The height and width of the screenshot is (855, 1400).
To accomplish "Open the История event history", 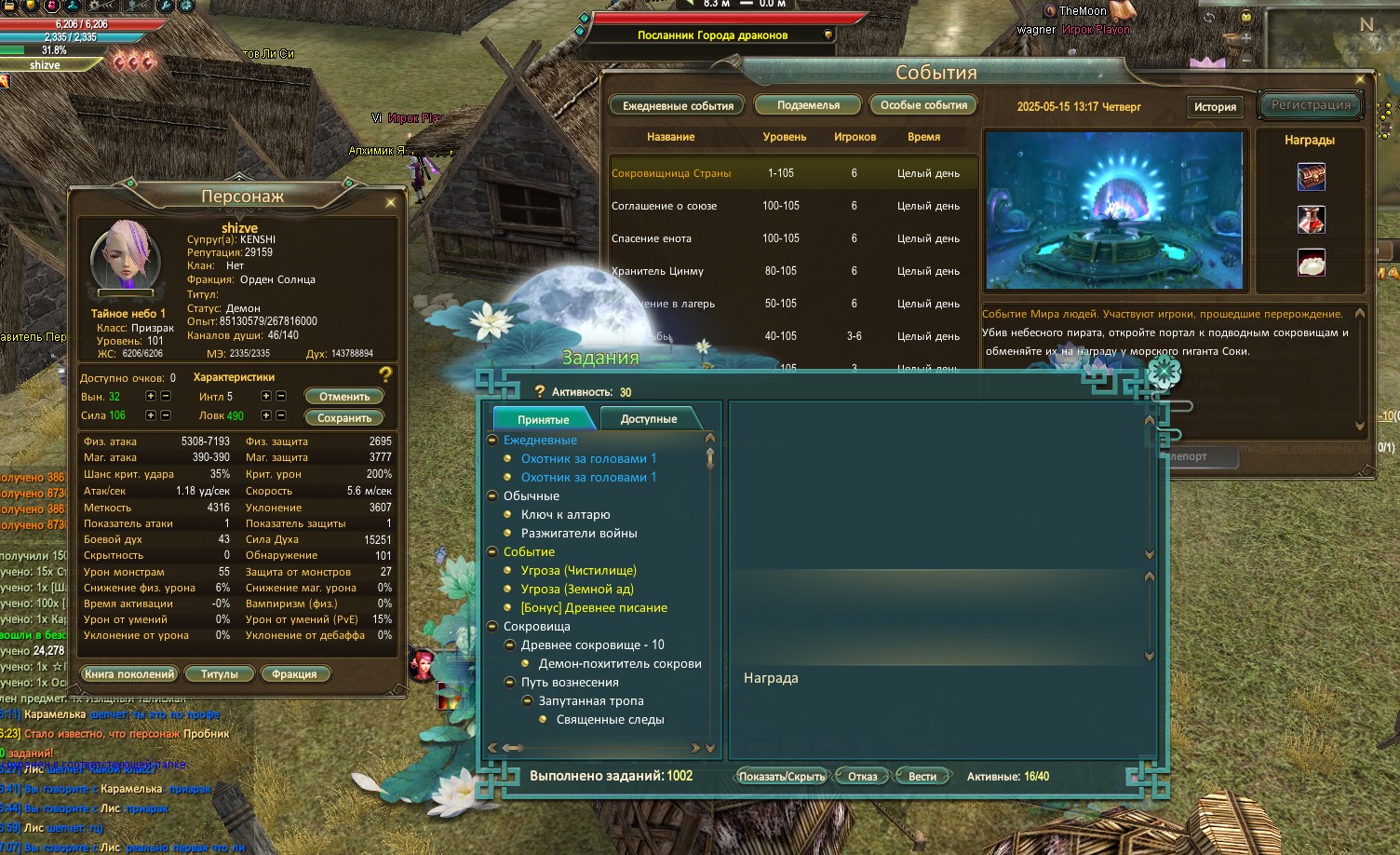I will click(1215, 107).
